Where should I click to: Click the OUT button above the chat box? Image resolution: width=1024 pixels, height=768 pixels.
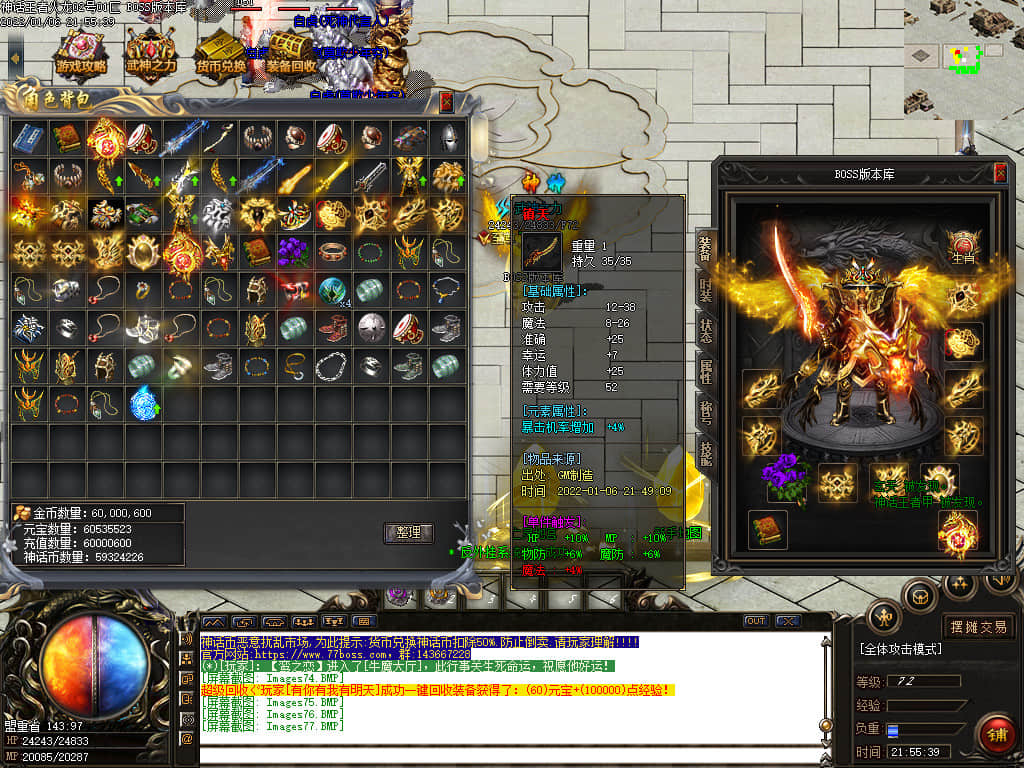(756, 621)
